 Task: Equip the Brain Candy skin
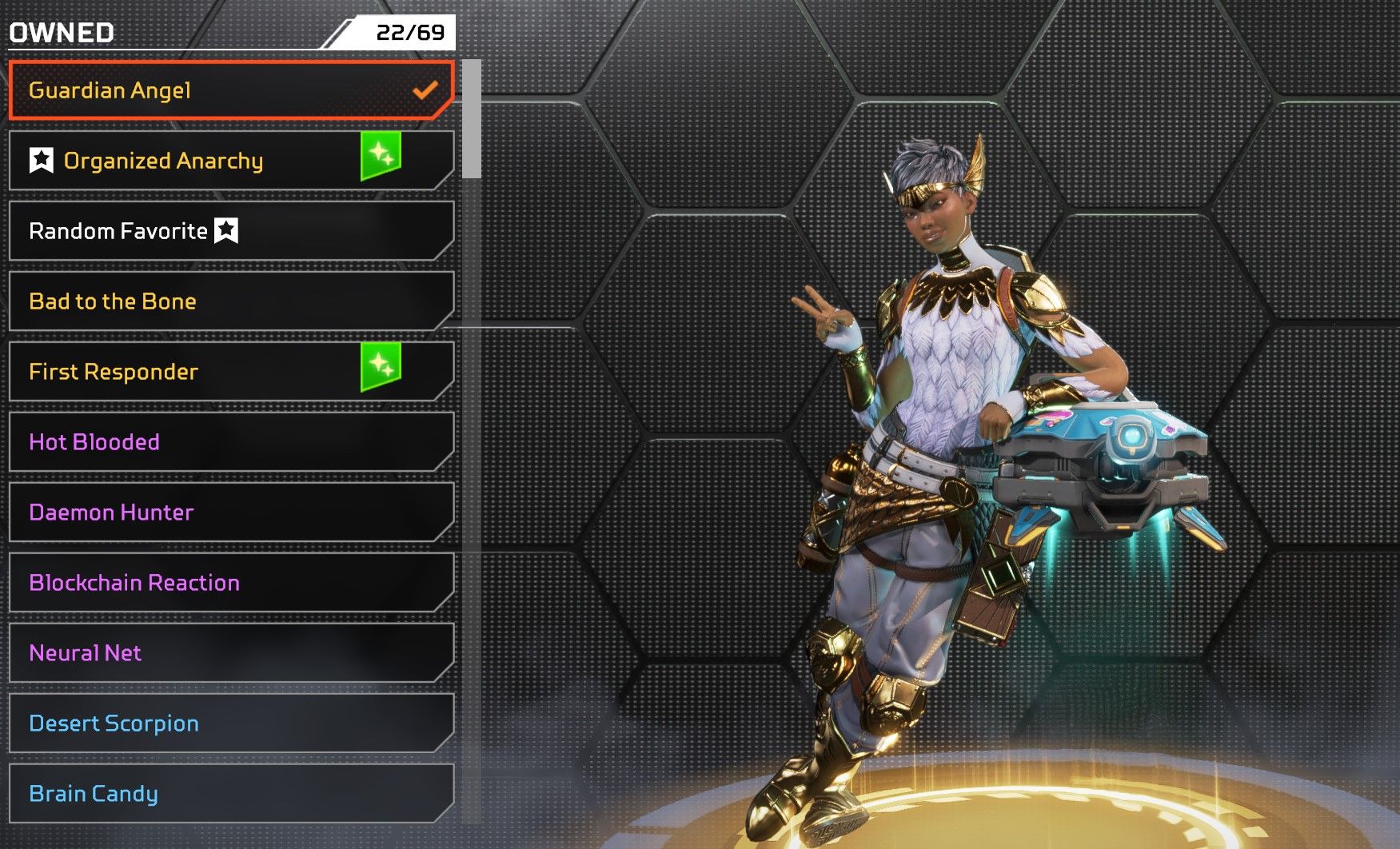[231, 794]
